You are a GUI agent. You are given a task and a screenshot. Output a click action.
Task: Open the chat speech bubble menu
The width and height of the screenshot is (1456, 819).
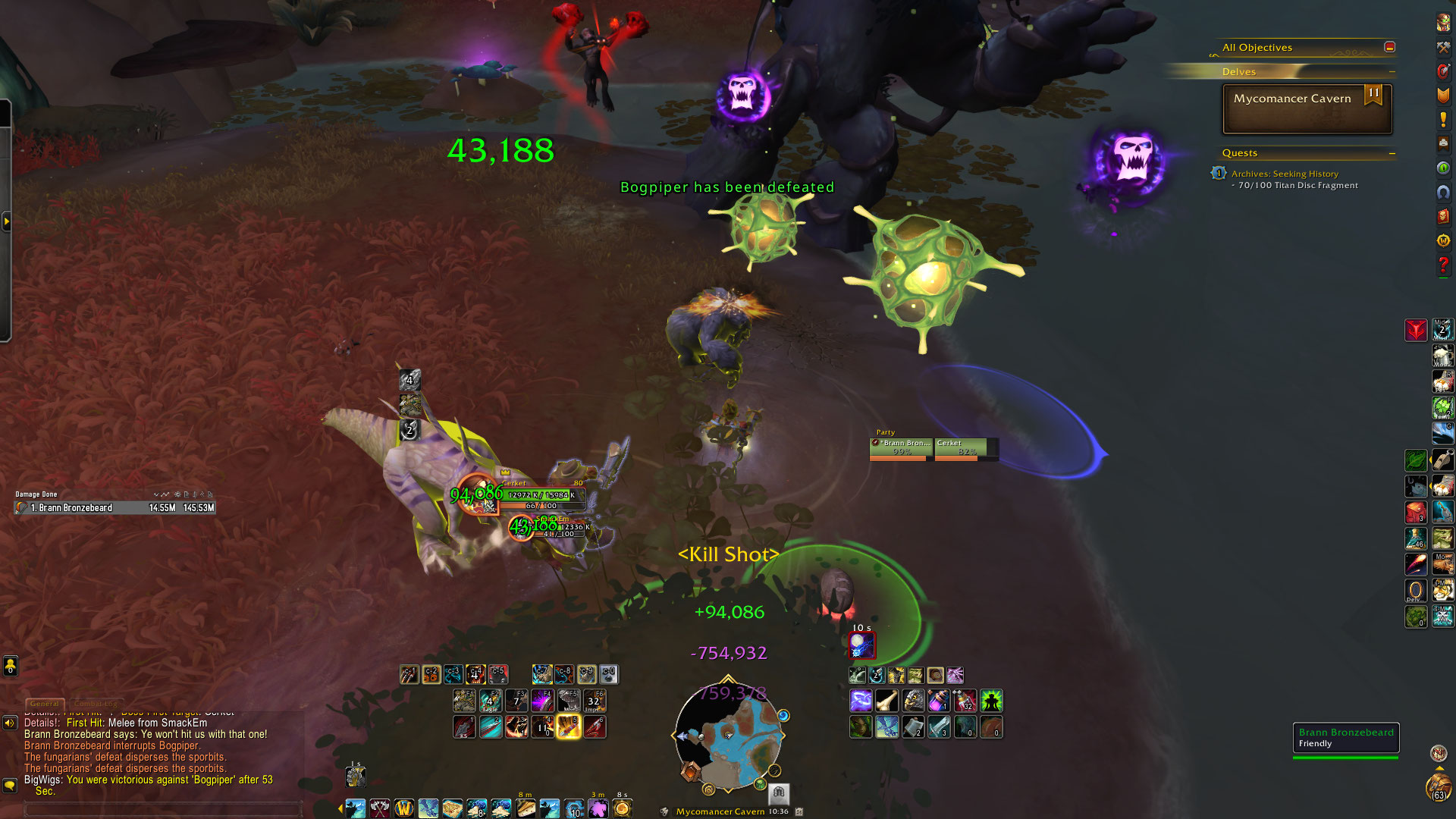10,785
